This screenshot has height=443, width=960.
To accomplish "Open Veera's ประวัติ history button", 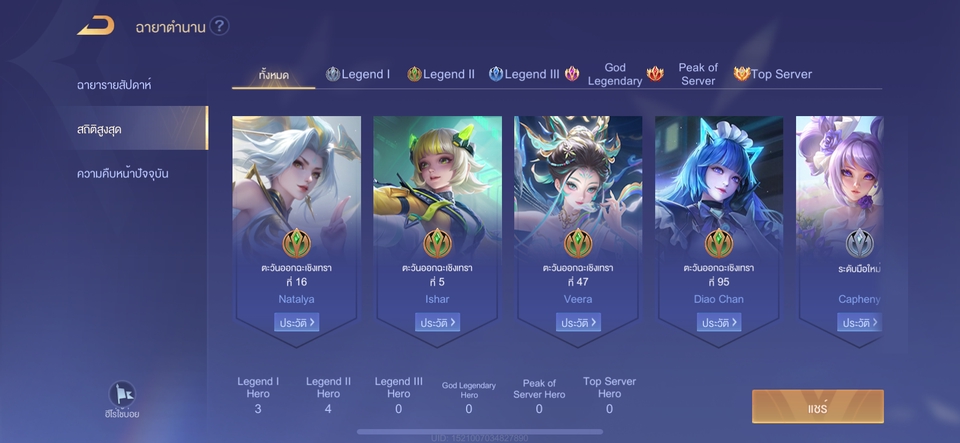I will (x=579, y=323).
